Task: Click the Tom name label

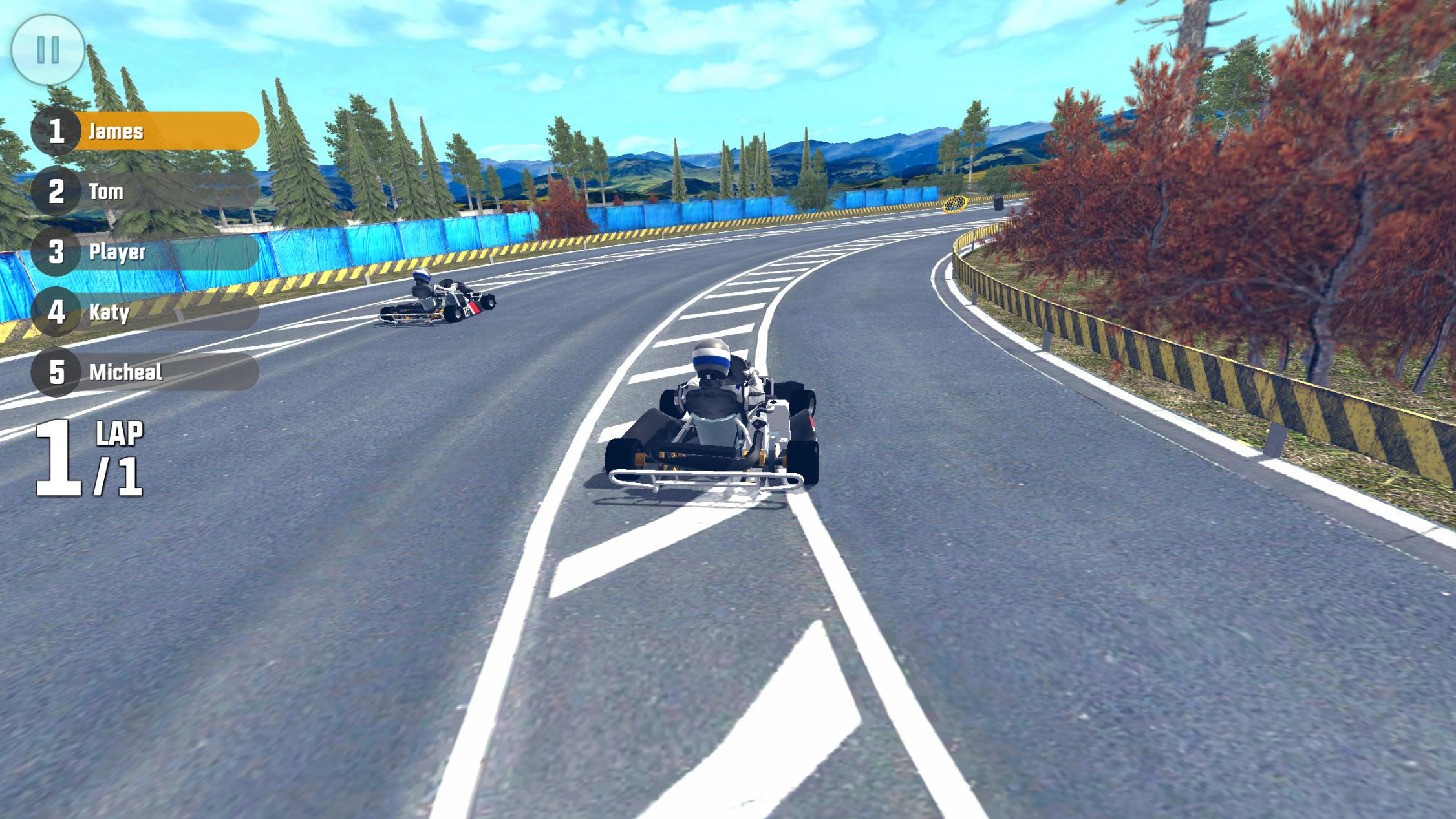Action: (x=107, y=192)
